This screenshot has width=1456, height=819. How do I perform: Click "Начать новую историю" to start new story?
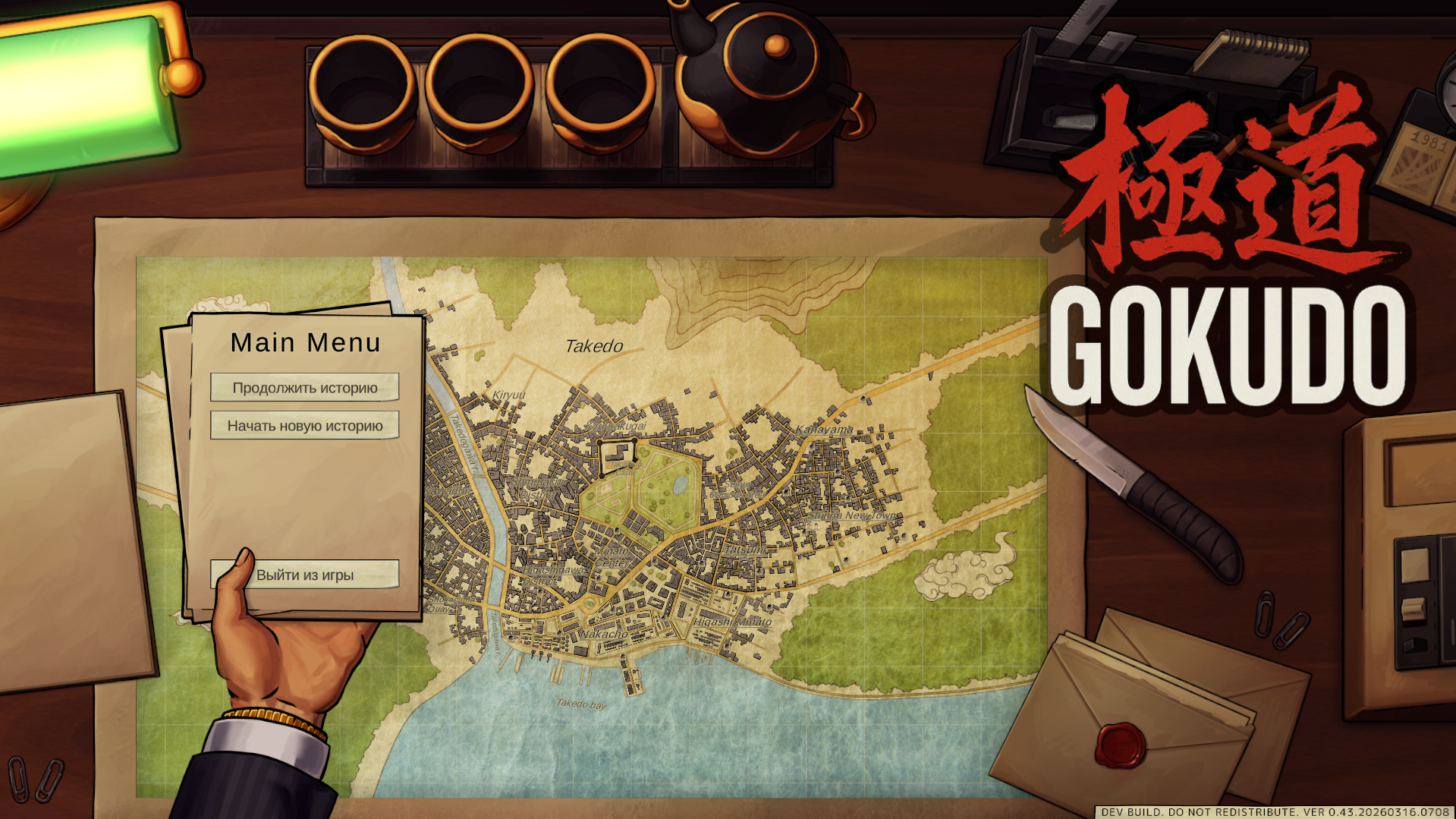click(x=304, y=425)
